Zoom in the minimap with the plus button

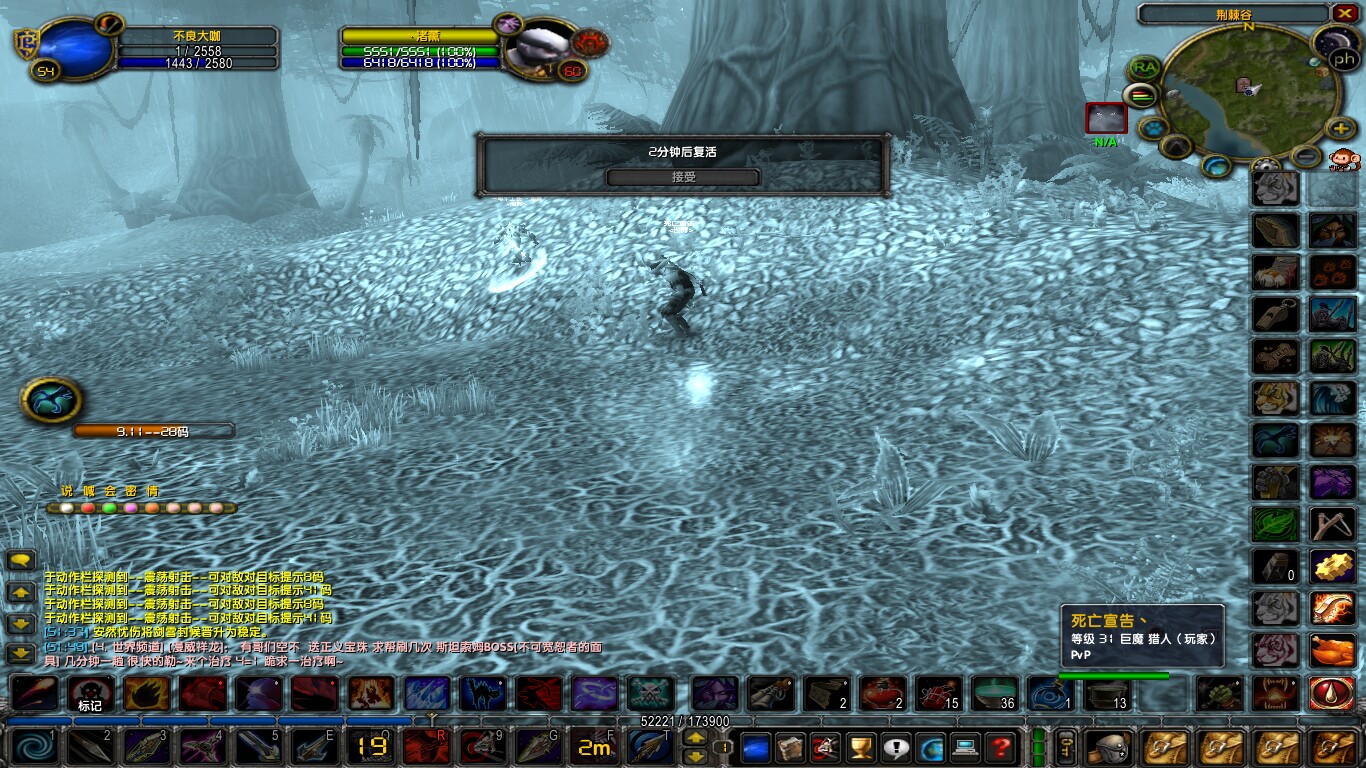(1339, 129)
